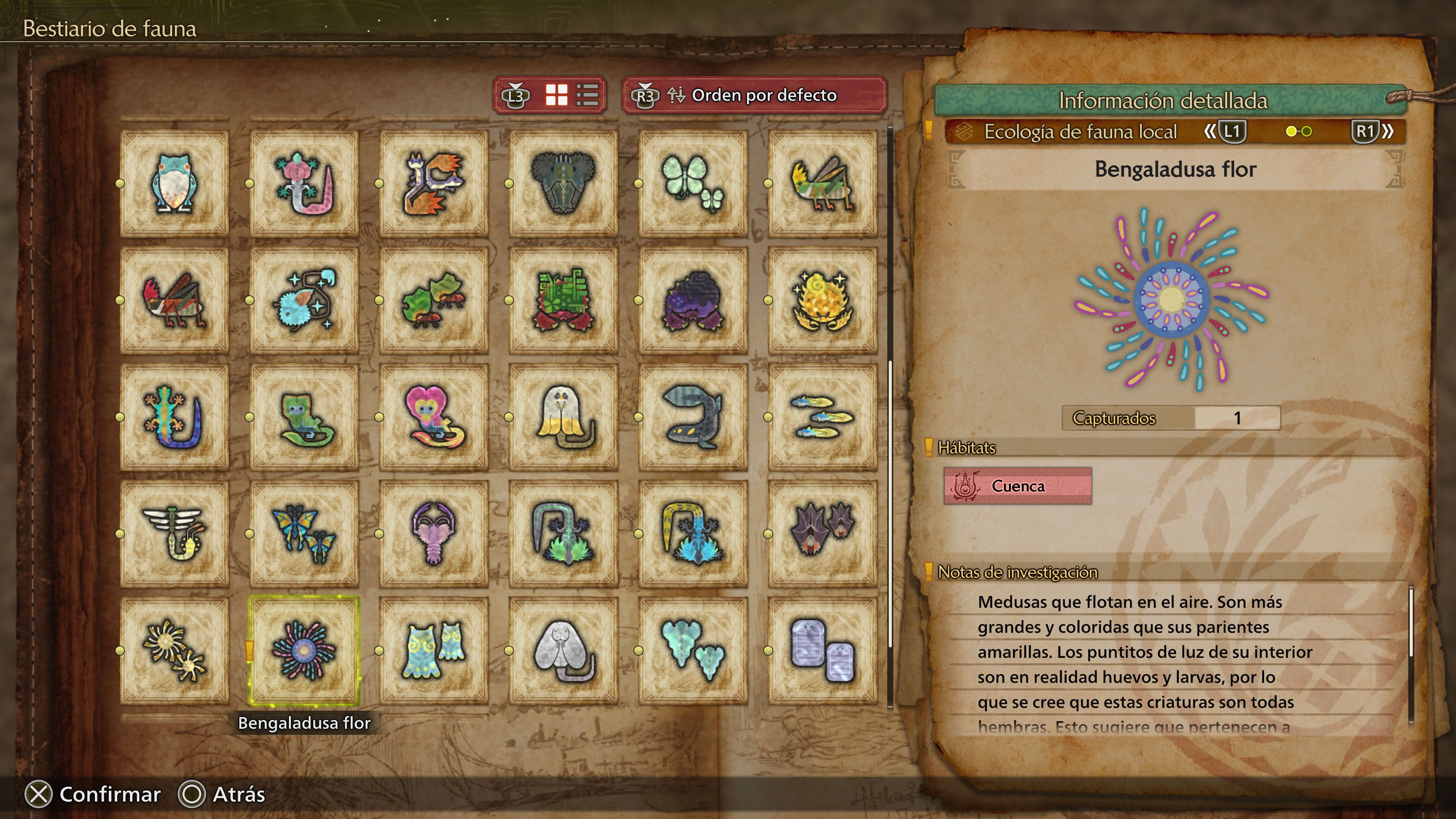
Task: Select the pink scorpion creature icon
Action: [433, 533]
